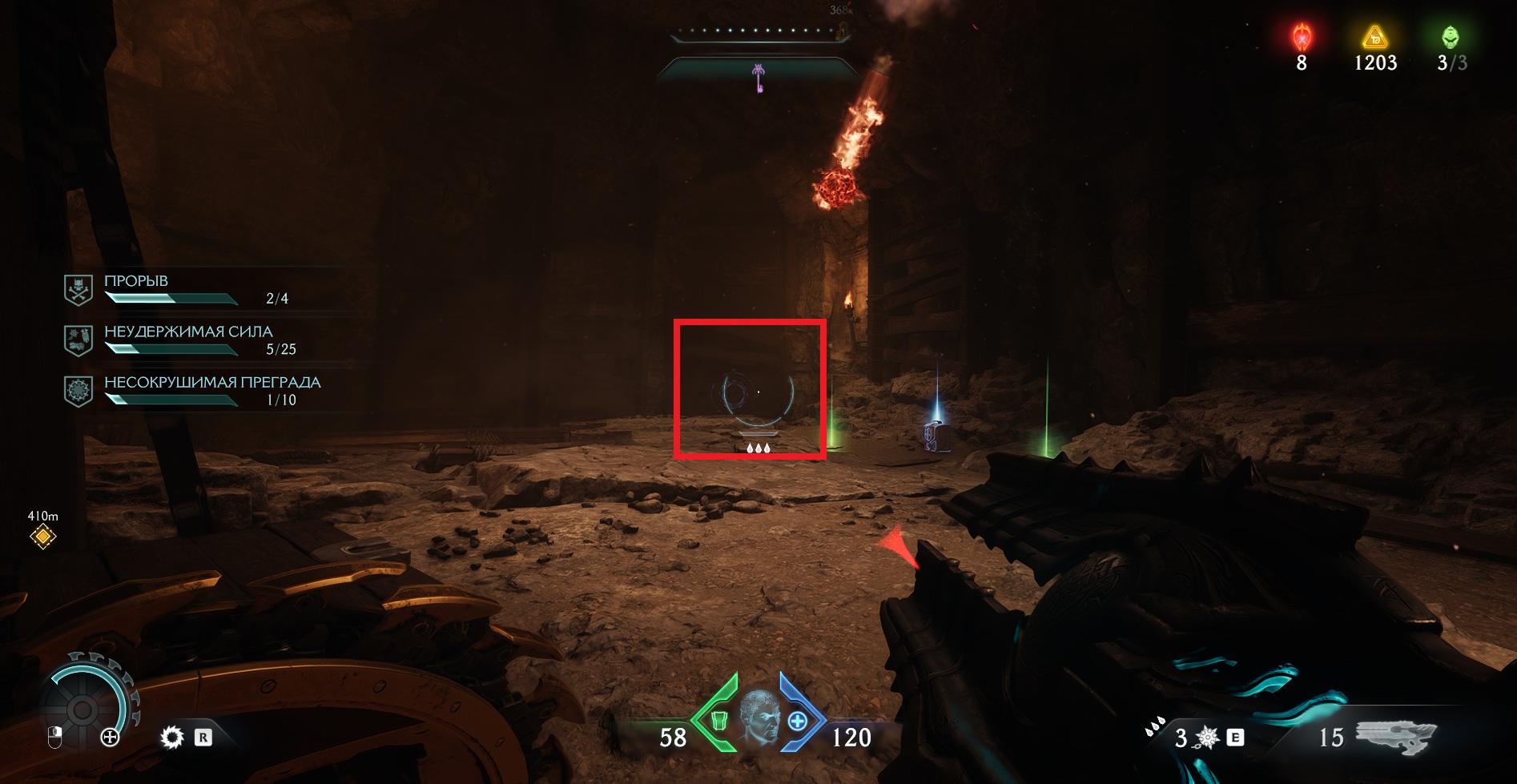Image resolution: width=1517 pixels, height=784 pixels.
Task: Click the green armor icon
Action: (x=718, y=722)
